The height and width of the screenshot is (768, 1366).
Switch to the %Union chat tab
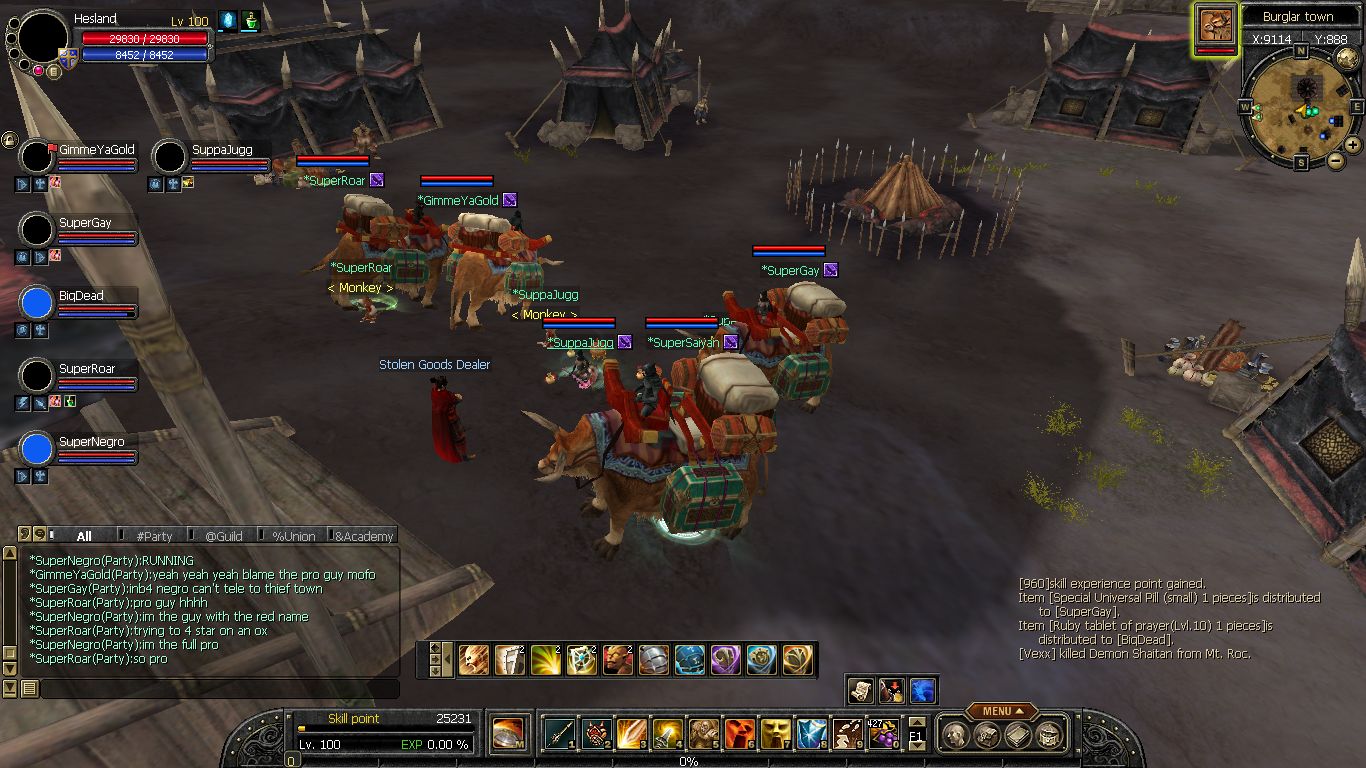point(294,536)
